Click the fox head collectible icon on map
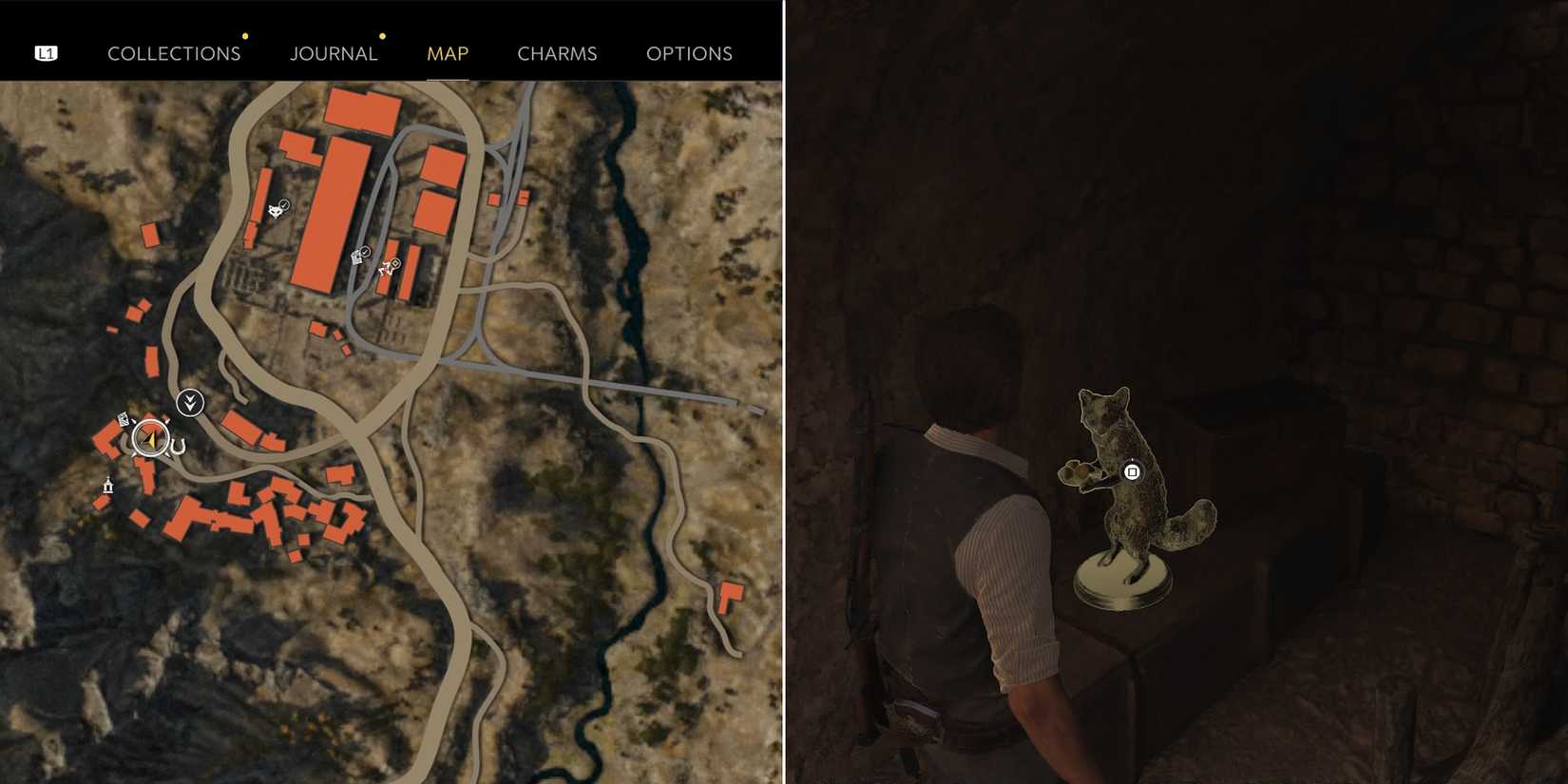 point(275,211)
